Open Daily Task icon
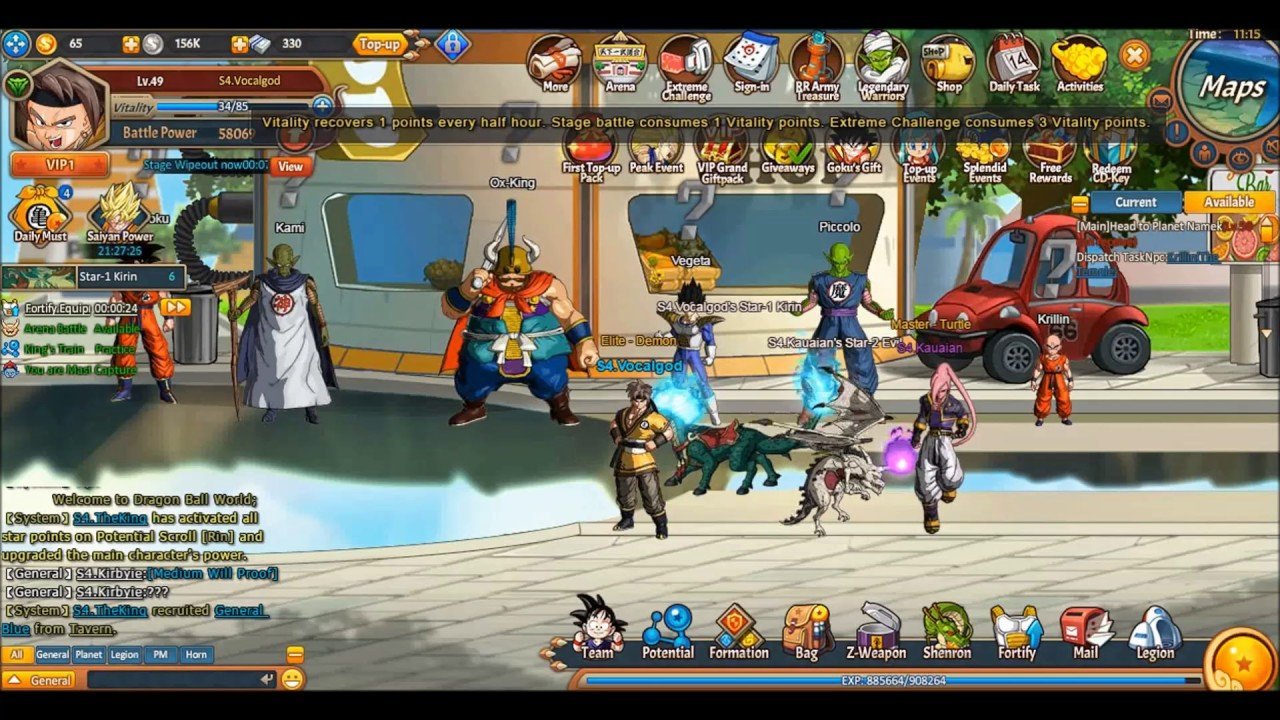The width and height of the screenshot is (1280, 720). coord(1014,63)
